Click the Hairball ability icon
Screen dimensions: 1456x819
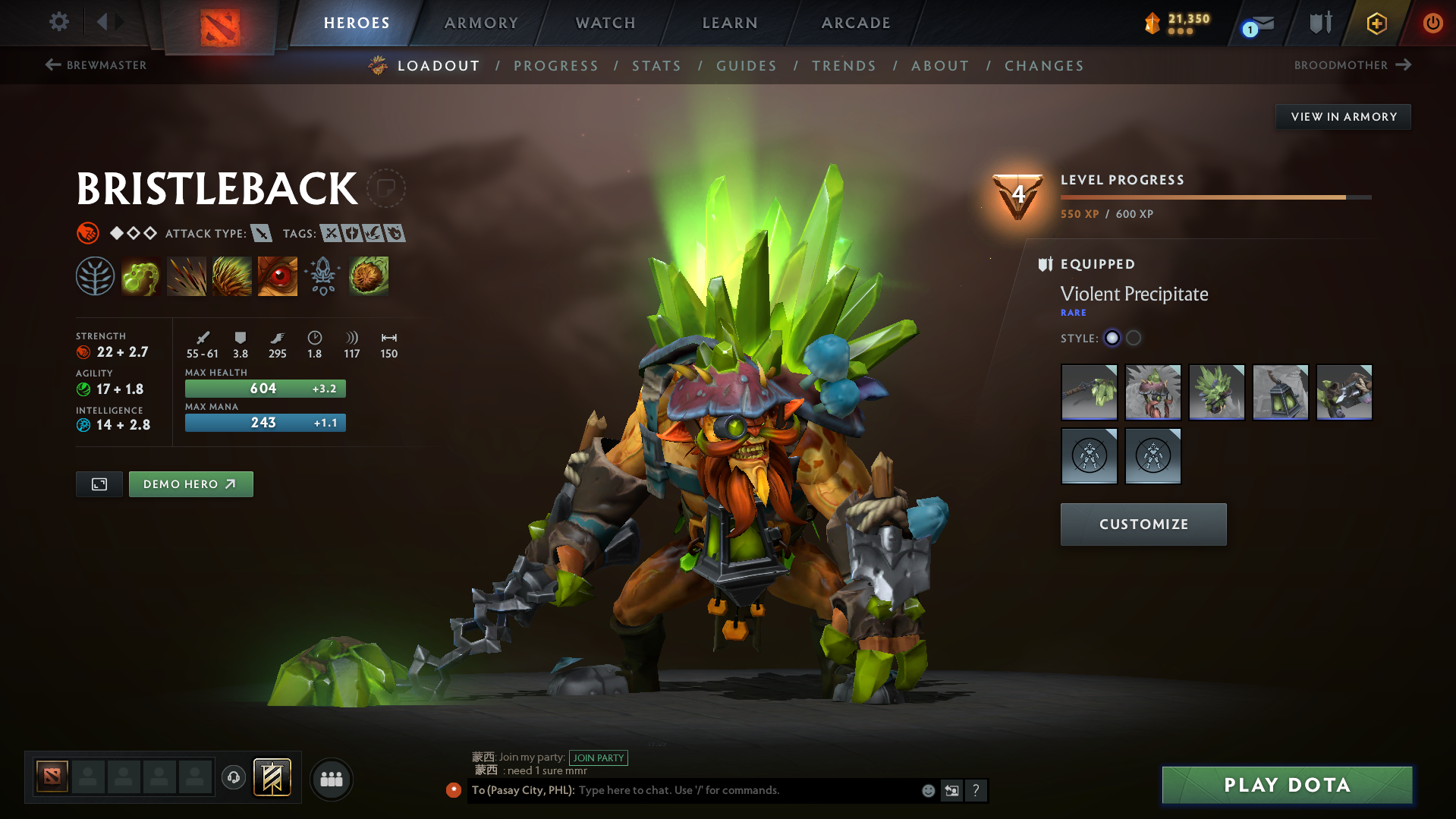[368, 276]
